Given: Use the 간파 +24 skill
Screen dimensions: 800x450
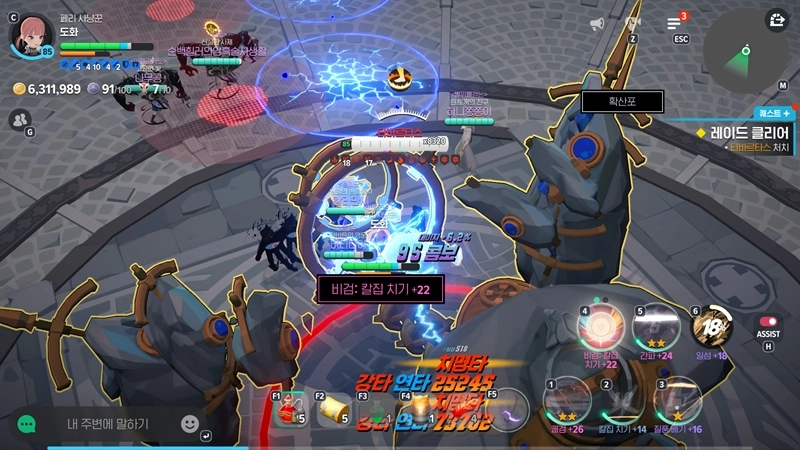Looking at the screenshot, I should [656, 326].
